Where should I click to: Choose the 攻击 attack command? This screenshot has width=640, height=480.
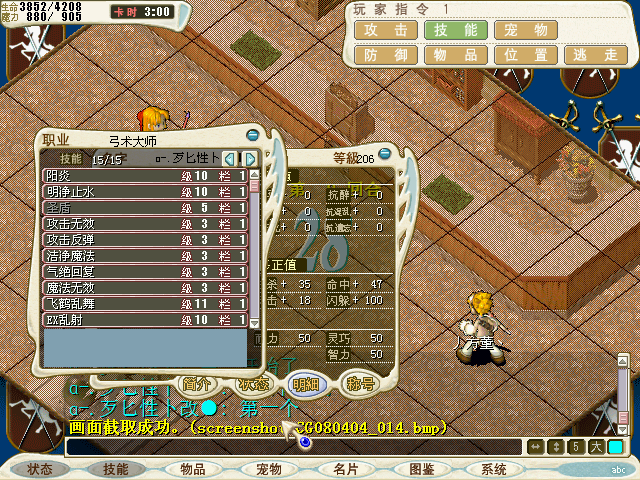click(385, 30)
